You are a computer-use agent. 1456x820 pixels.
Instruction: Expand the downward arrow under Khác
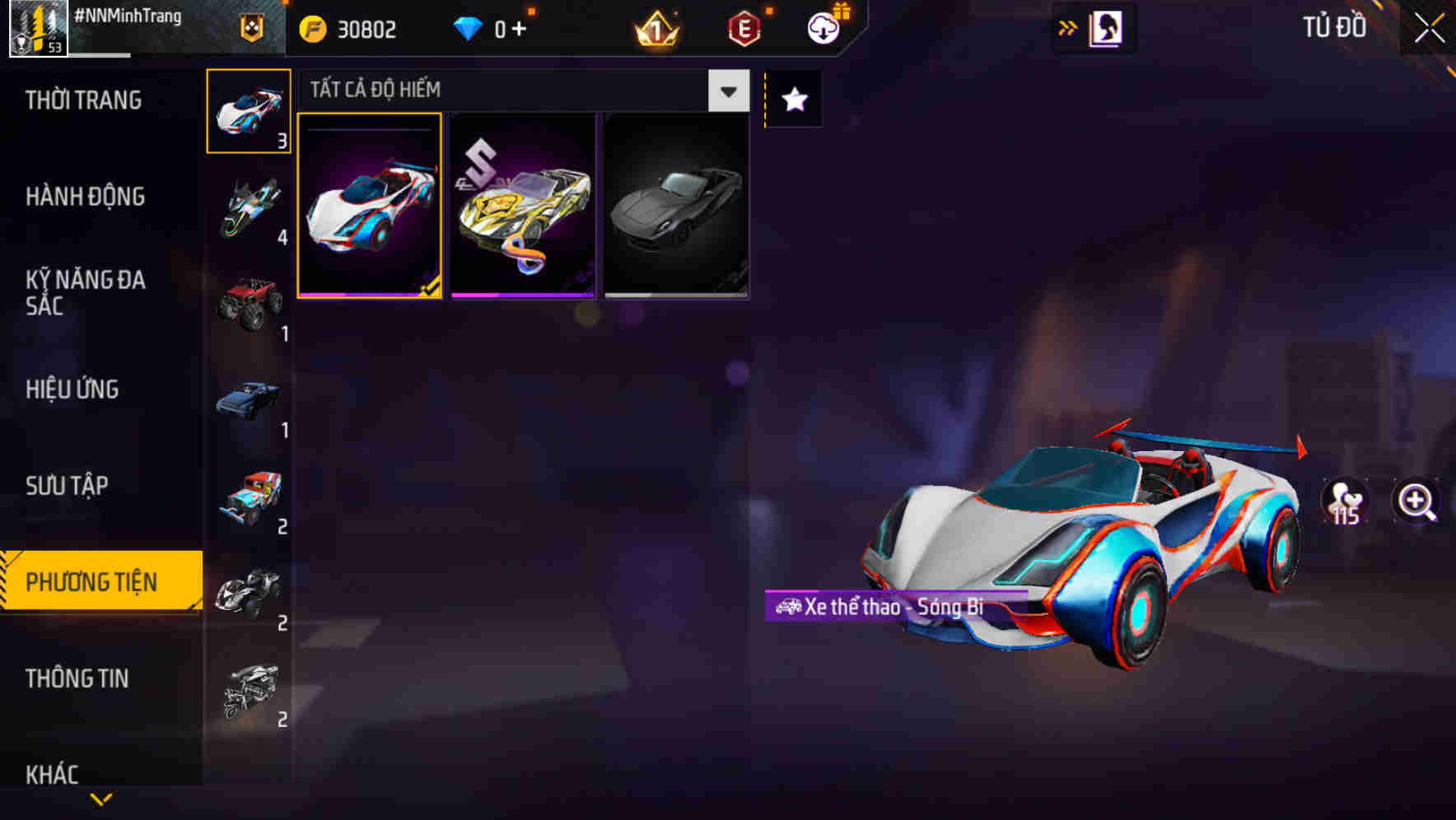[x=100, y=799]
